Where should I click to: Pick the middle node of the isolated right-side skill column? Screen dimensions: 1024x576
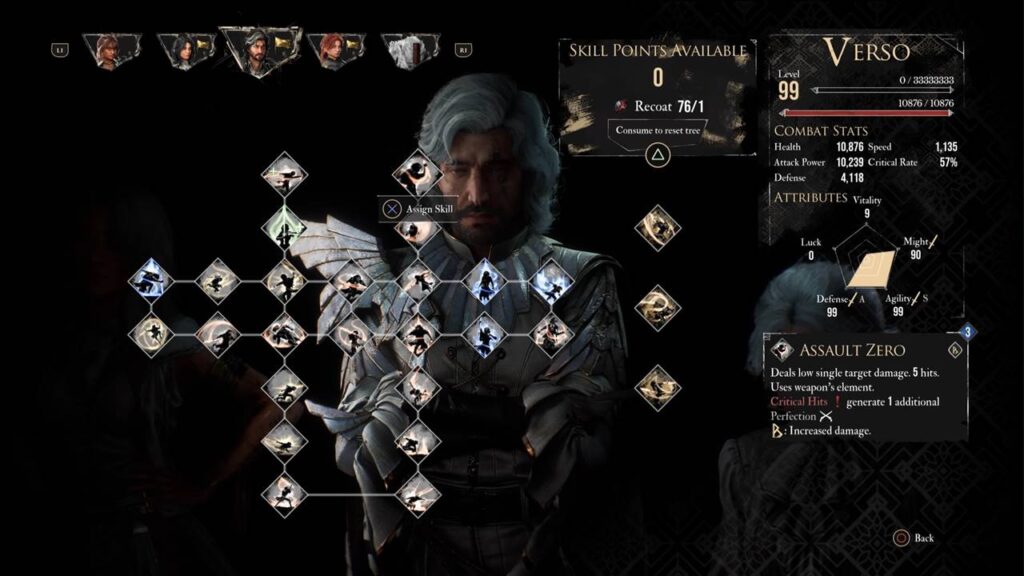click(x=657, y=307)
